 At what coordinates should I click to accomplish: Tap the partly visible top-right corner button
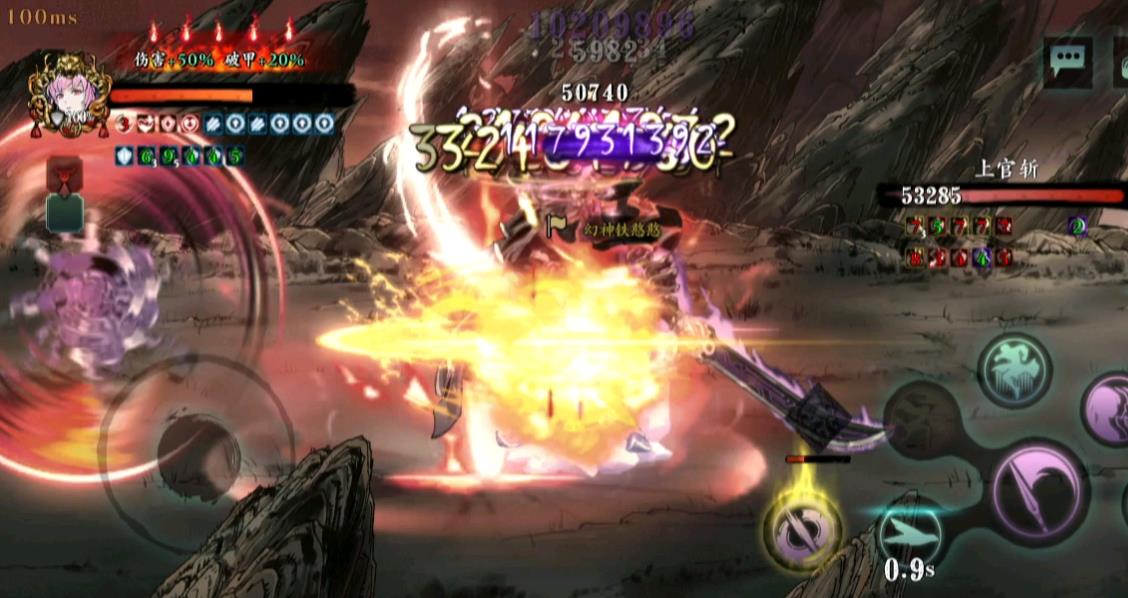tap(1120, 62)
